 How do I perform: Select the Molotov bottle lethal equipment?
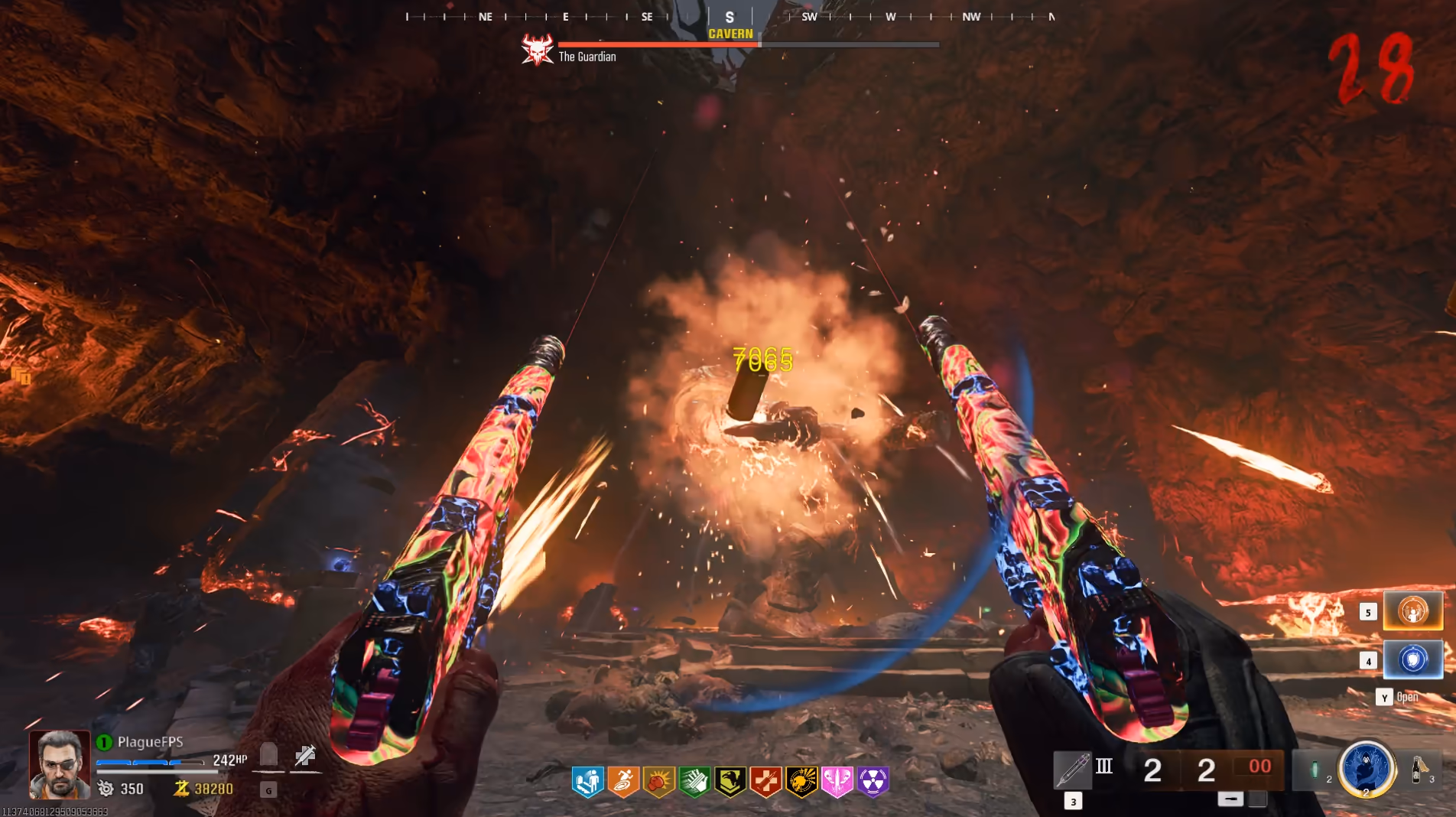(1419, 768)
